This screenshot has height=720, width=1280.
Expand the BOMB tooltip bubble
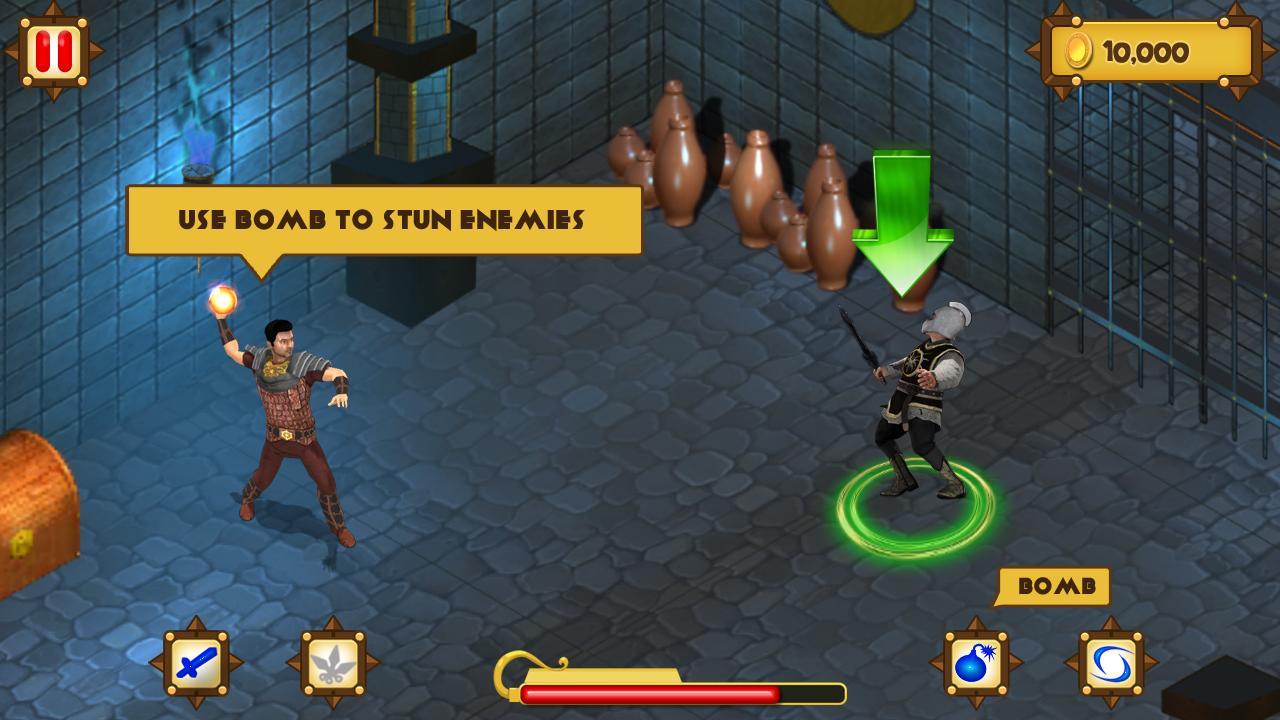point(1057,588)
